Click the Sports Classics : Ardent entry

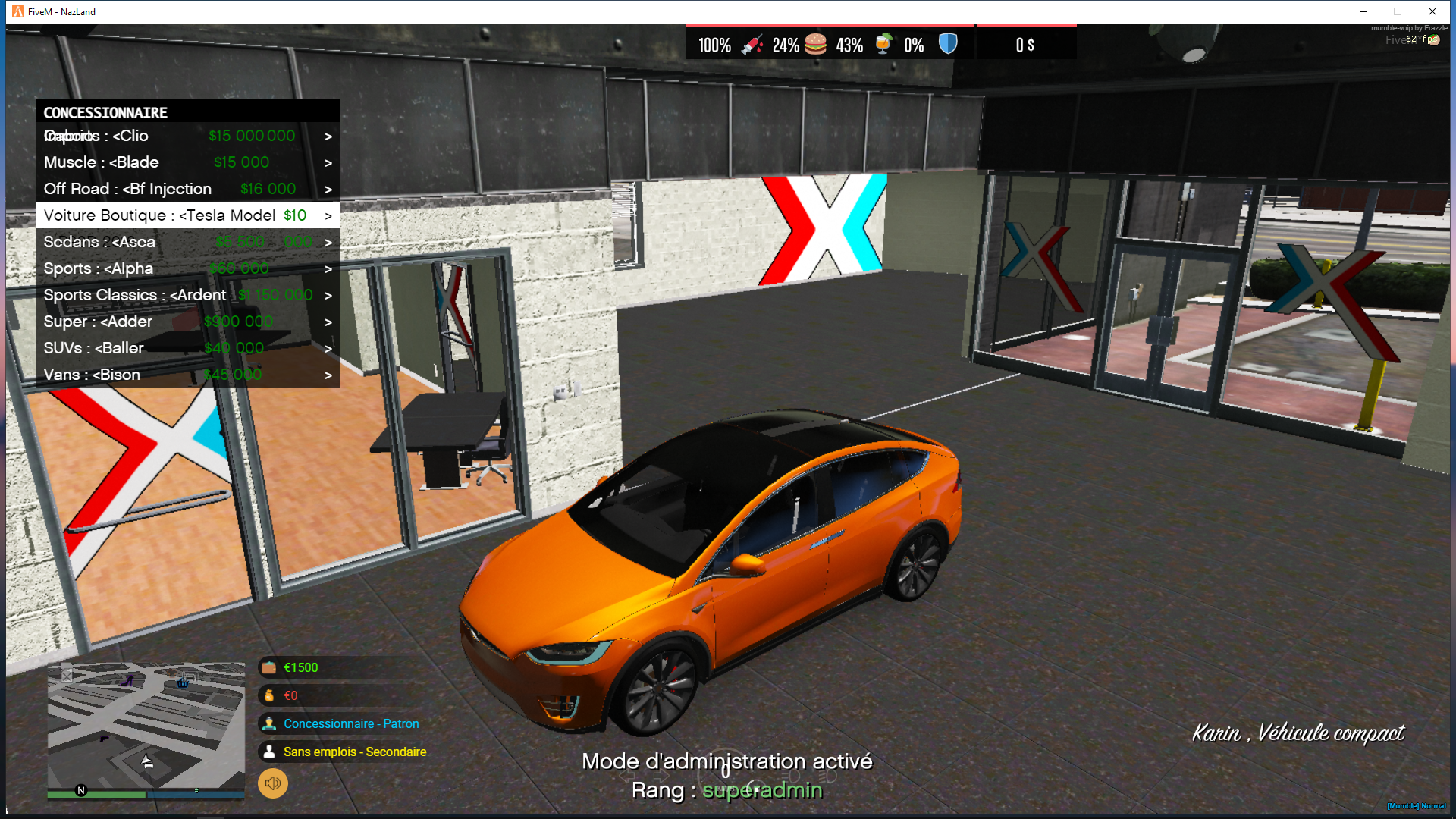135,295
